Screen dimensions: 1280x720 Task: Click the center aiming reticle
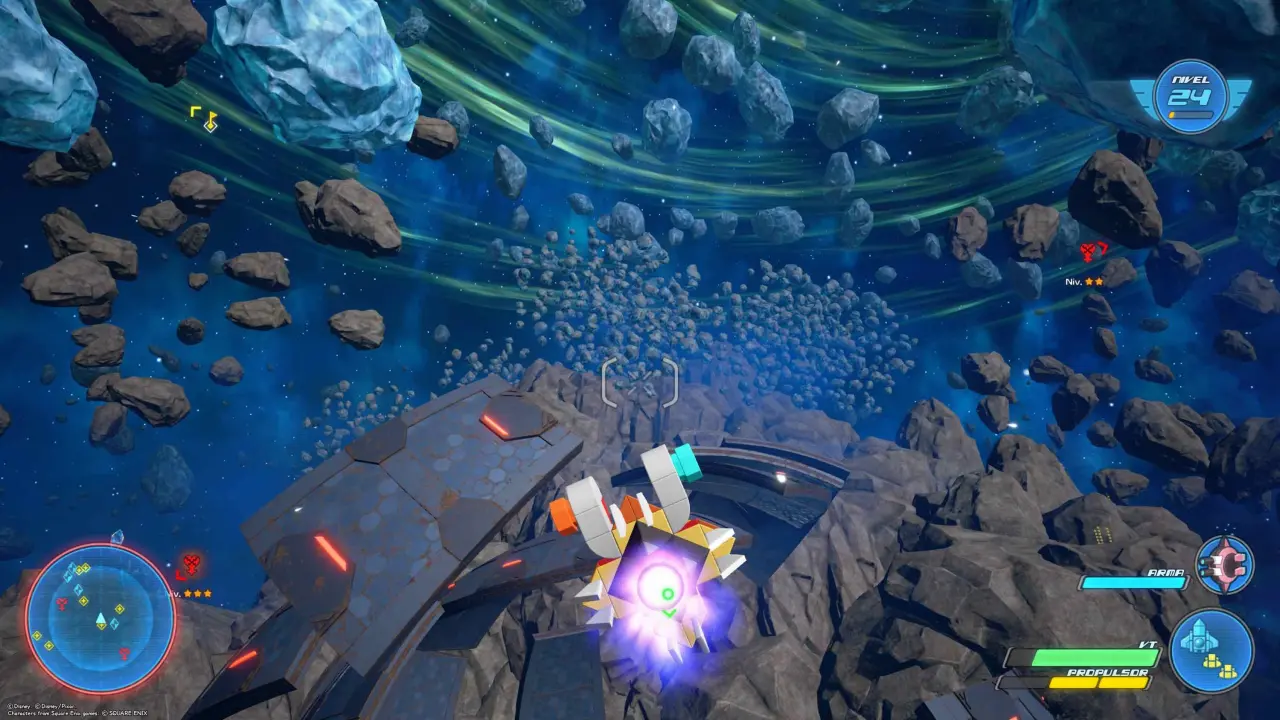point(640,382)
